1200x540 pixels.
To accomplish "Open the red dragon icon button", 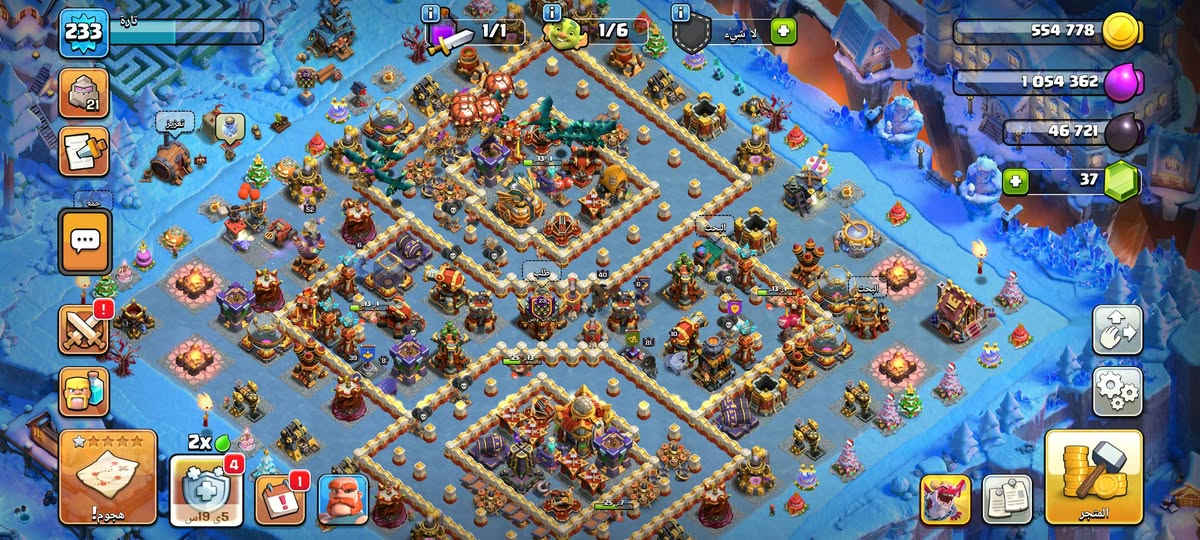I will 945,499.
